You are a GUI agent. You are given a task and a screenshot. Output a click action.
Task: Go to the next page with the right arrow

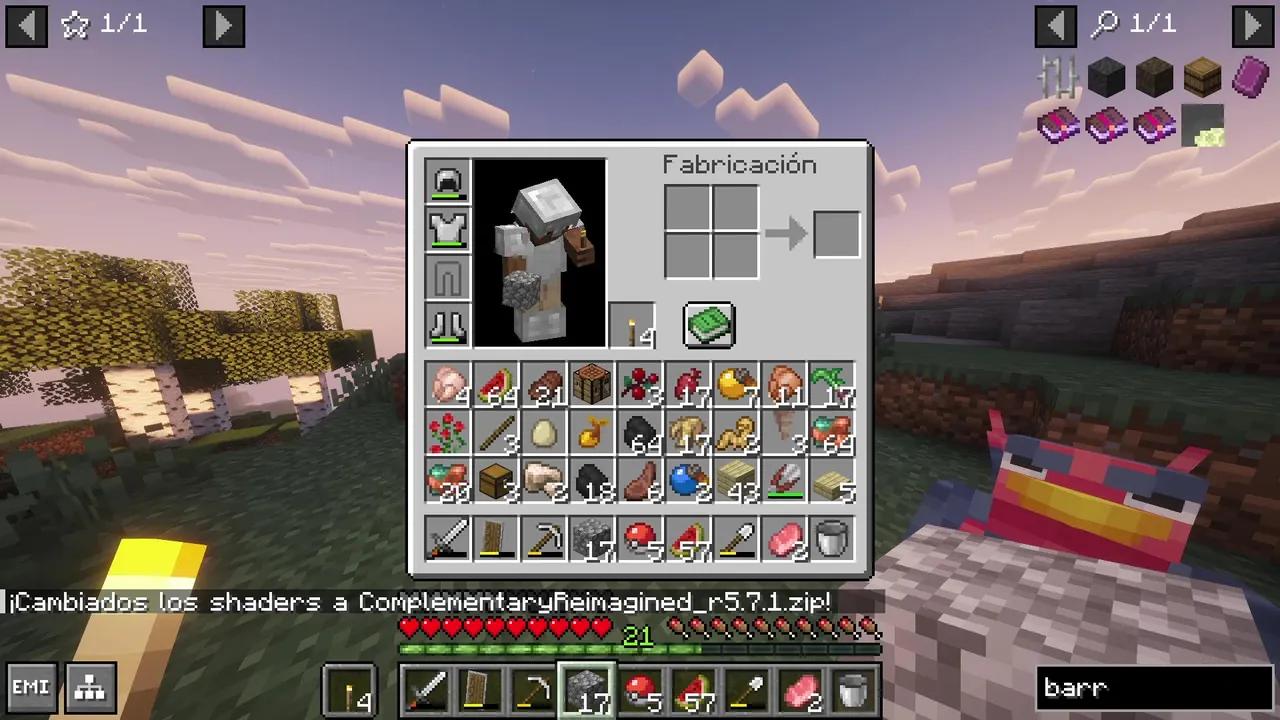pyautogui.click(x=223, y=25)
